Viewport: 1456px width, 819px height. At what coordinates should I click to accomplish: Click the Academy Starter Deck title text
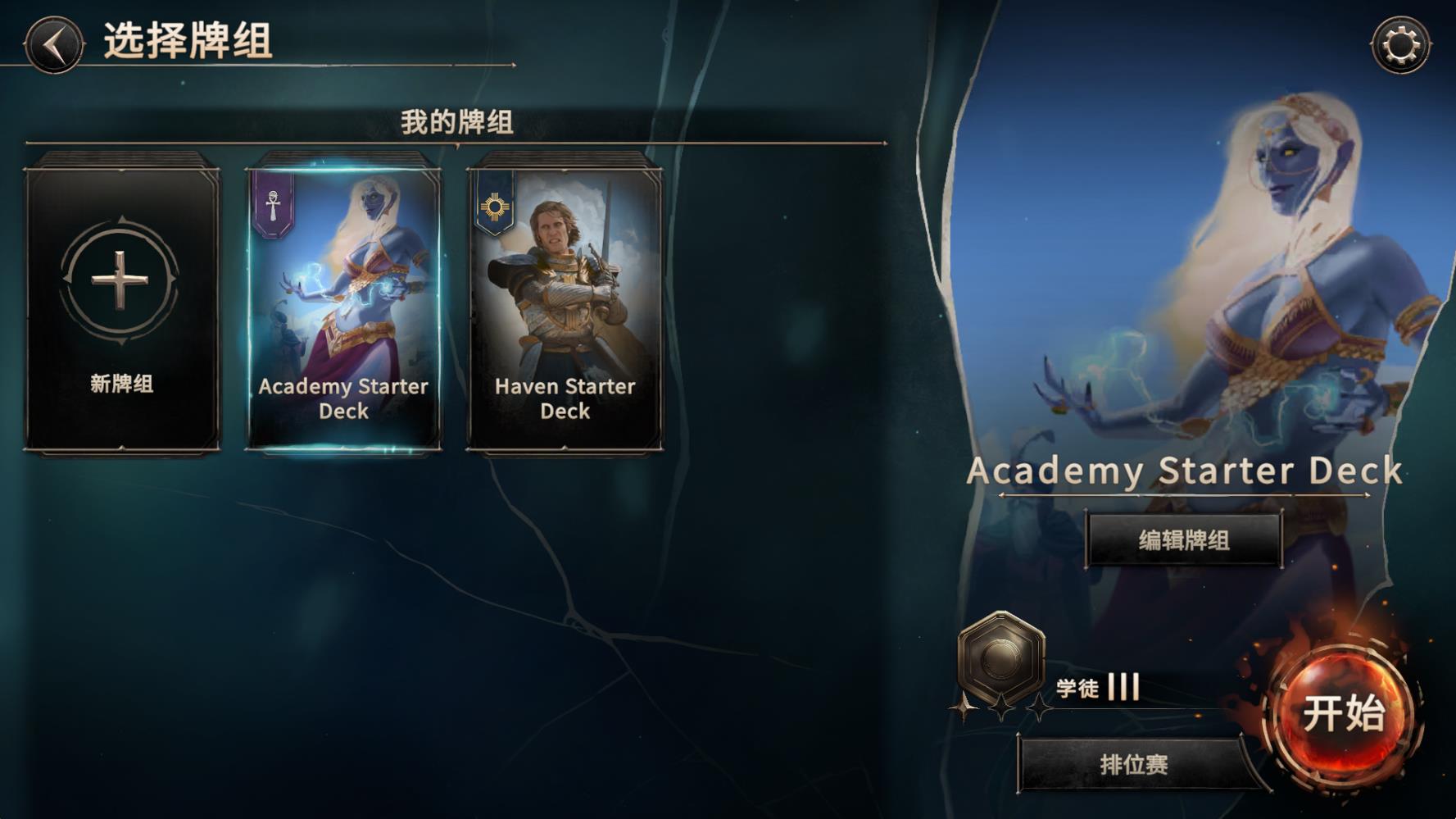[1182, 471]
